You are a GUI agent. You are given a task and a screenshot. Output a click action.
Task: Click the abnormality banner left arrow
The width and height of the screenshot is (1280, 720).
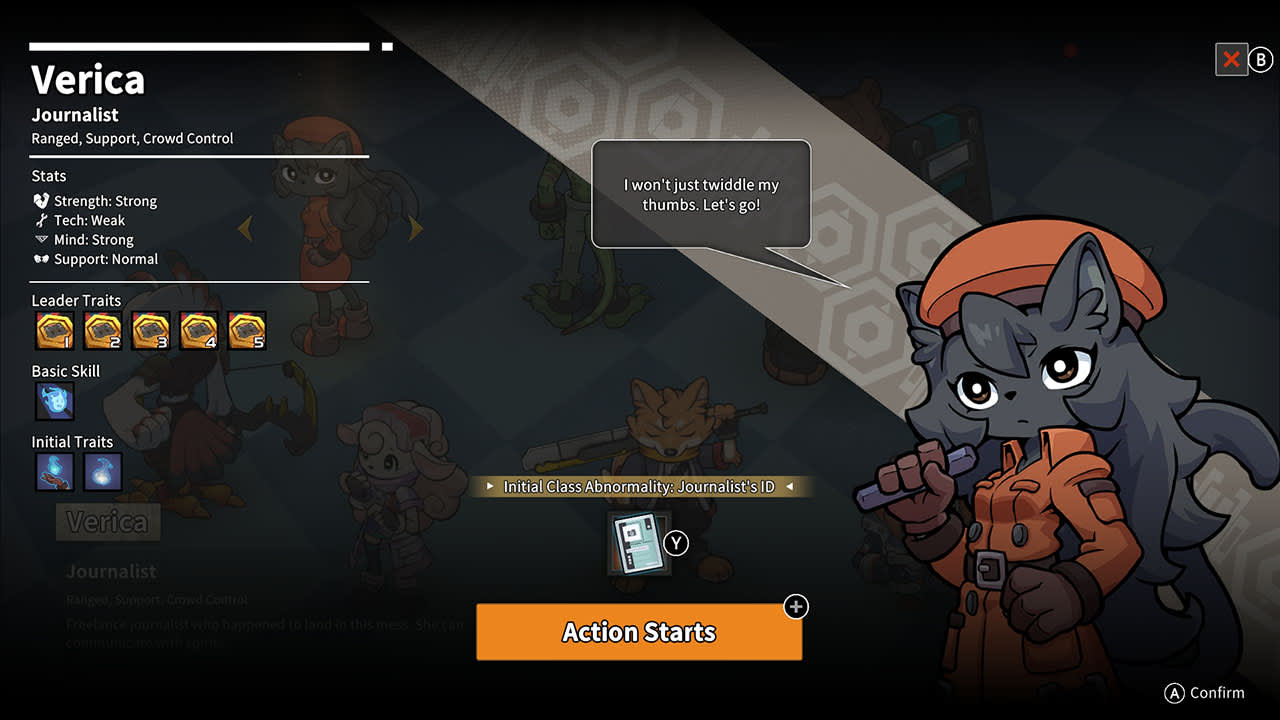click(489, 486)
